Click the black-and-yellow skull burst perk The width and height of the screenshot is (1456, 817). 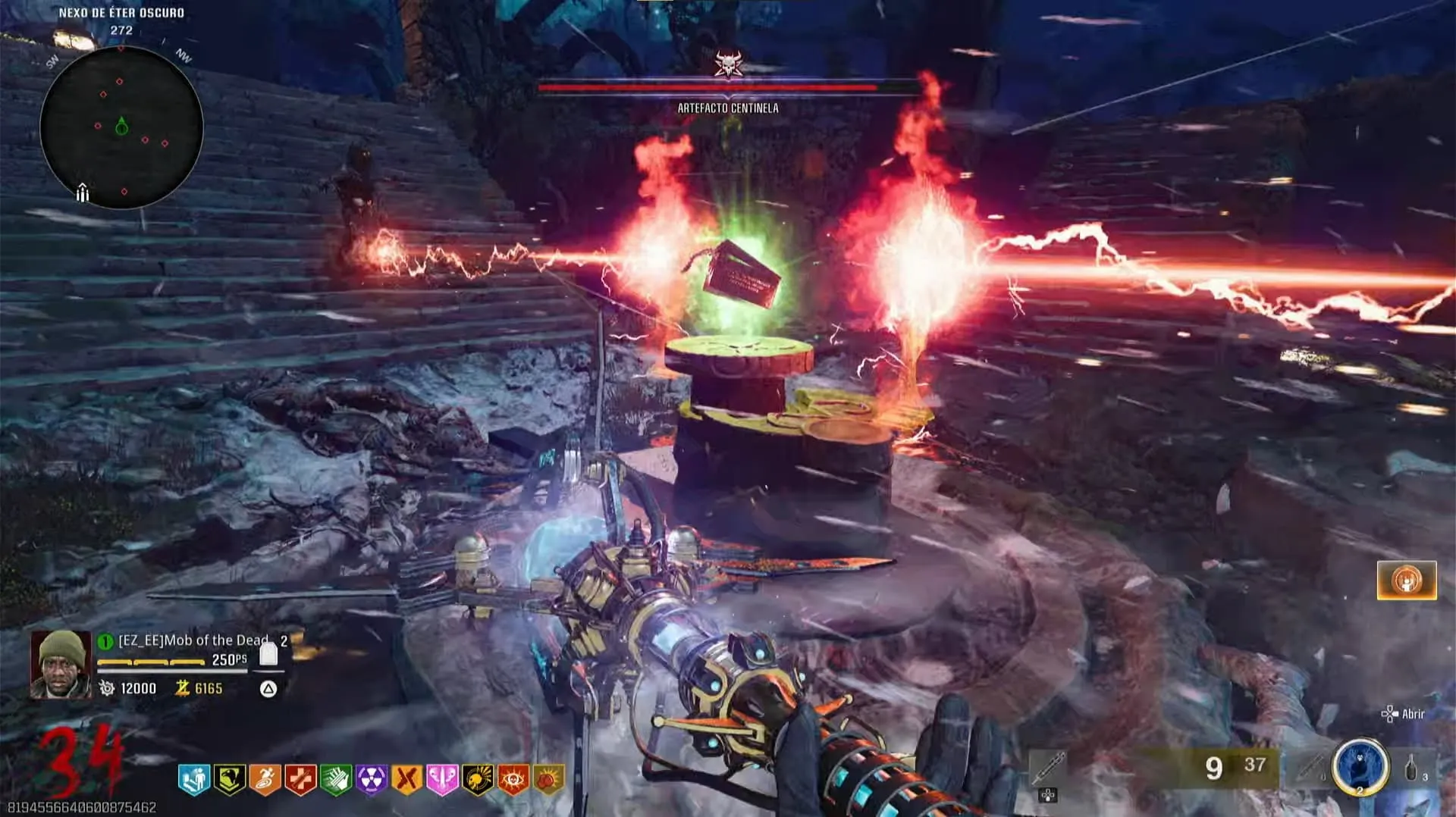click(x=478, y=779)
